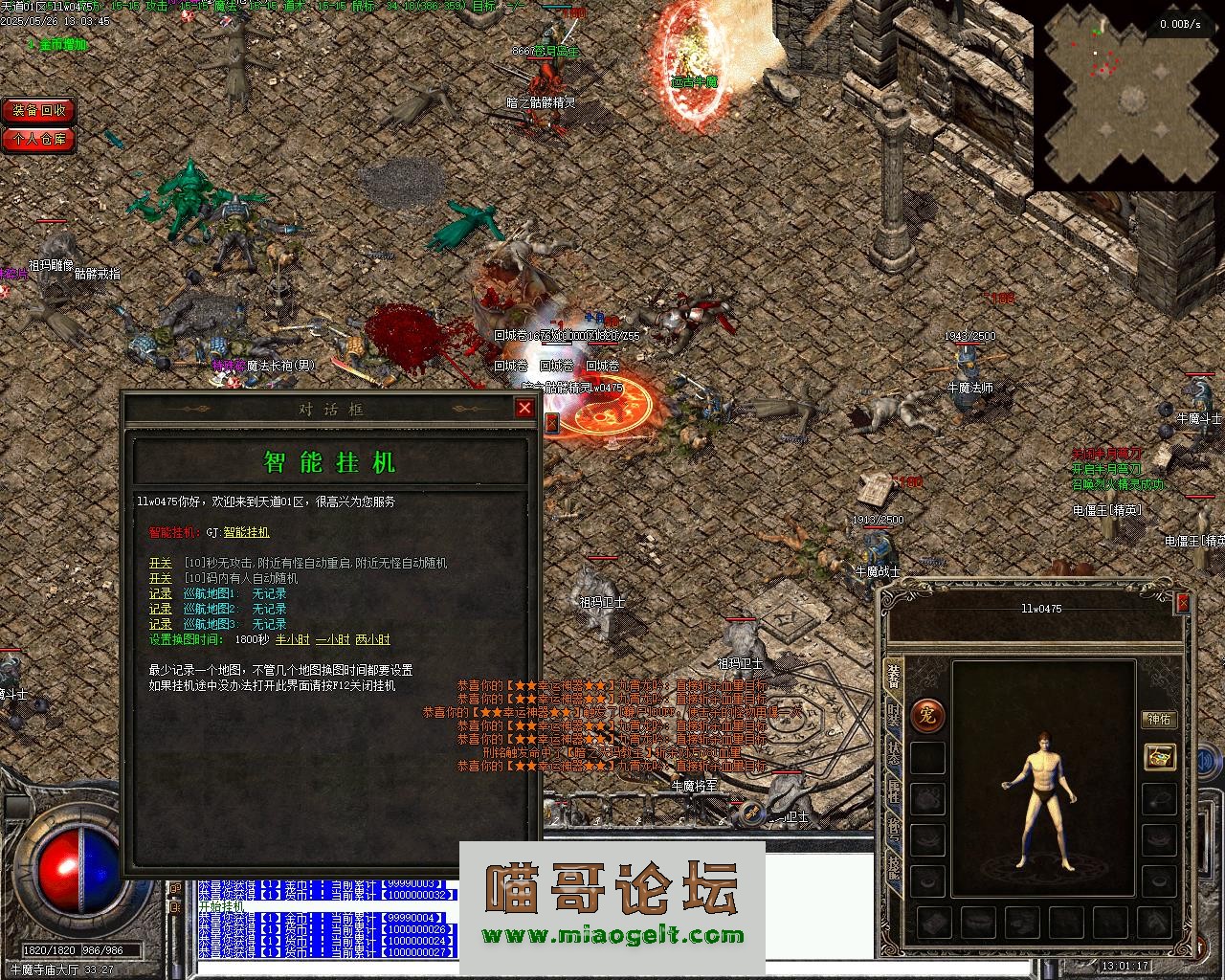Click the minimap in the corner
1225x980 pixels.
pyautogui.click(x=1128, y=96)
